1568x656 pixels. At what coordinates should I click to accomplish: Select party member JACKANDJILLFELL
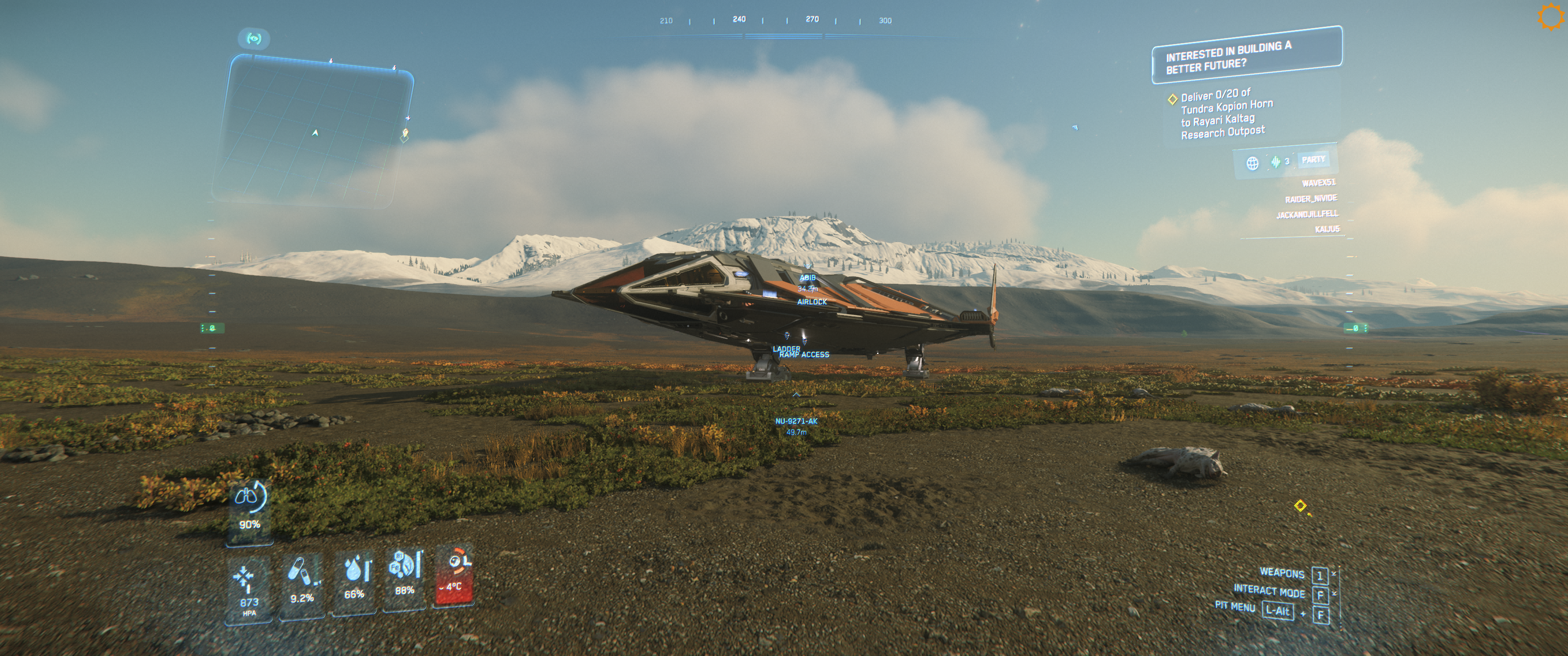click(1307, 214)
